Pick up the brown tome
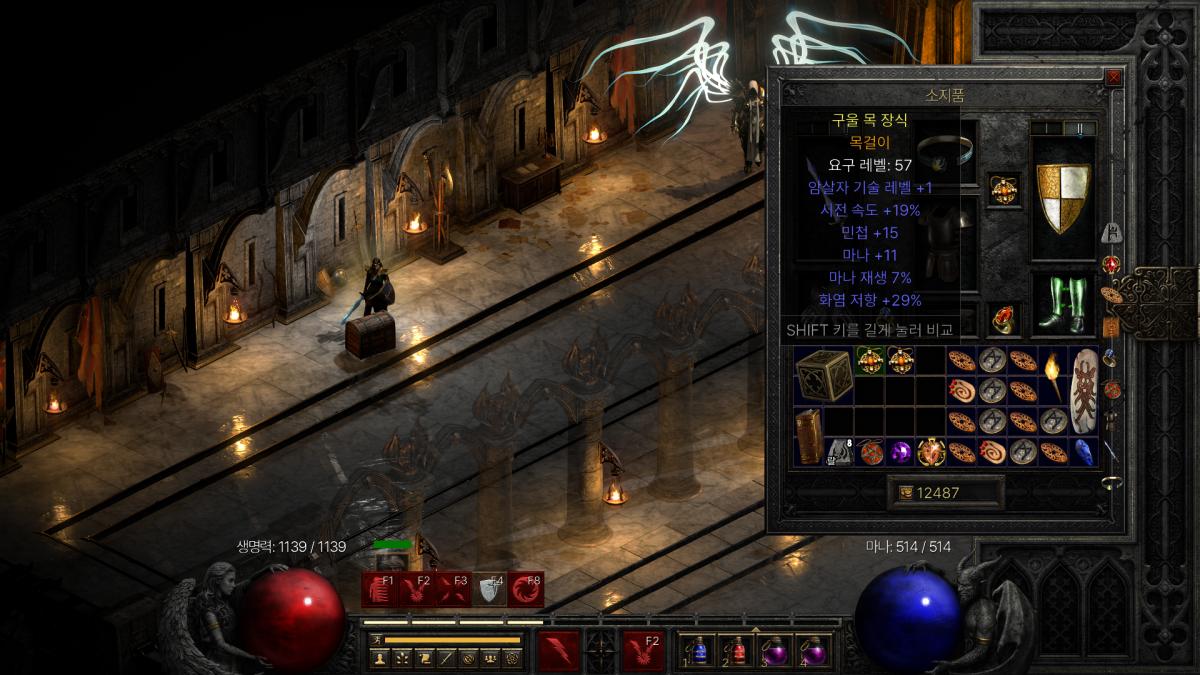The width and height of the screenshot is (1200, 675). point(809,437)
